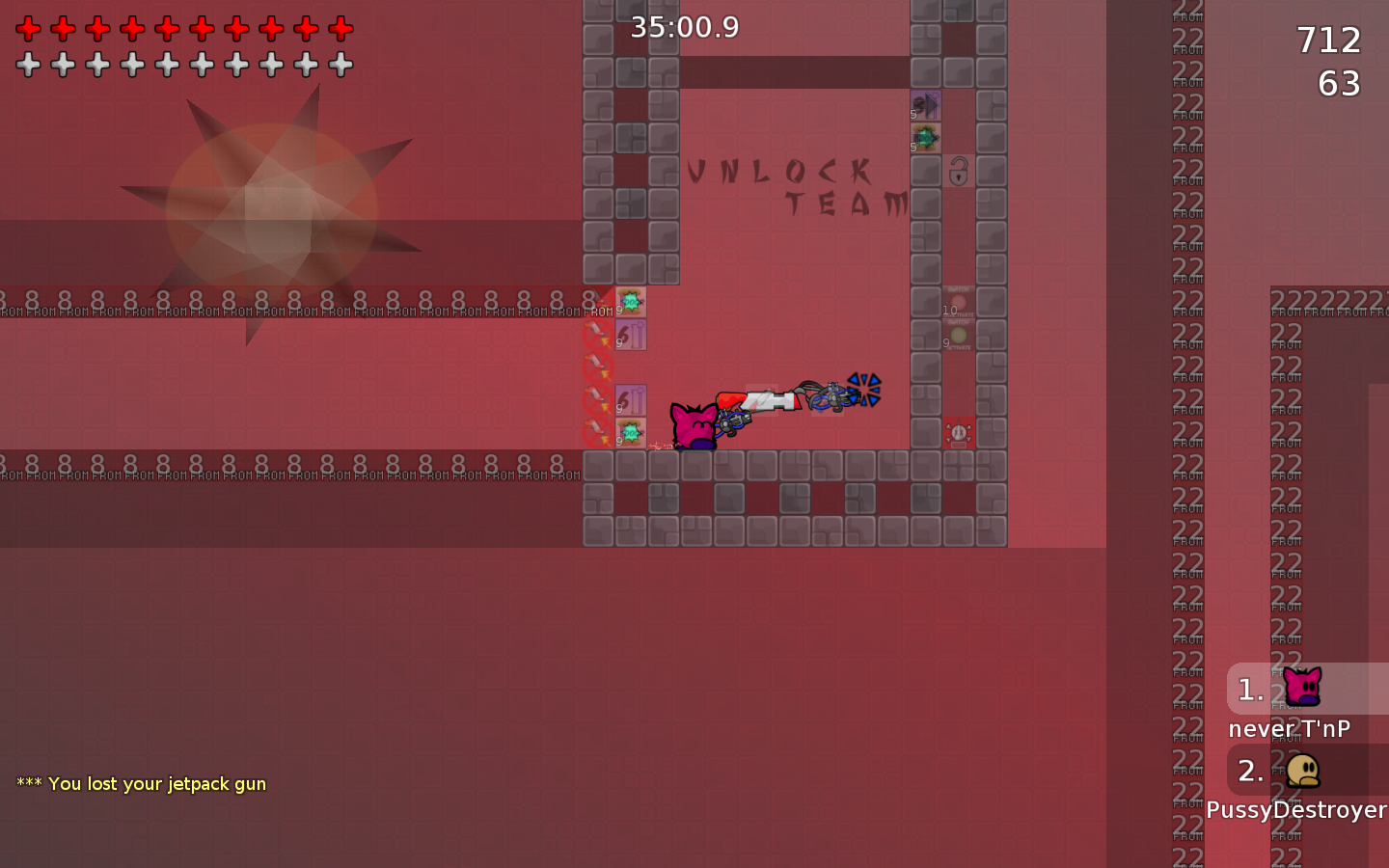
Task: Activate the green switch numbered 9
Action: click(x=958, y=338)
